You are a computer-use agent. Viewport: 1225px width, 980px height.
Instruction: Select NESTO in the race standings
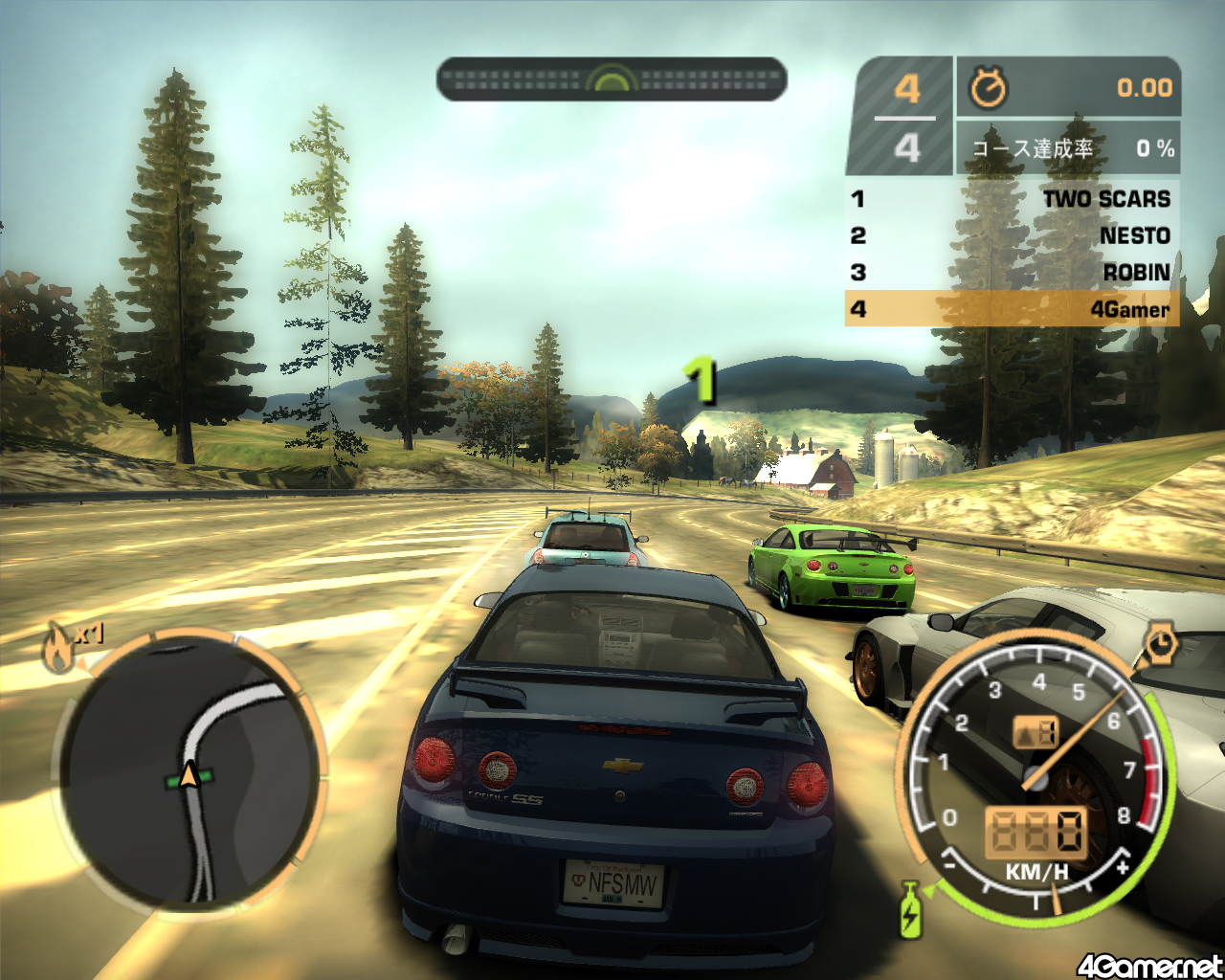coord(1012,235)
